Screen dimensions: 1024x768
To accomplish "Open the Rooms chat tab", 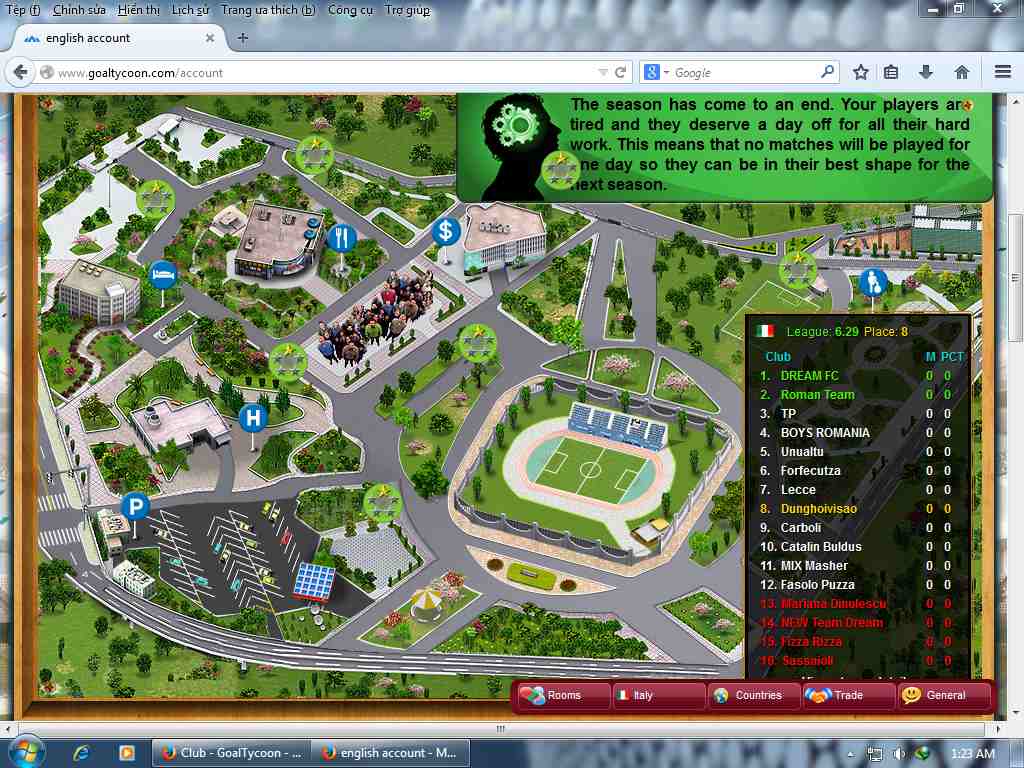I will point(564,695).
